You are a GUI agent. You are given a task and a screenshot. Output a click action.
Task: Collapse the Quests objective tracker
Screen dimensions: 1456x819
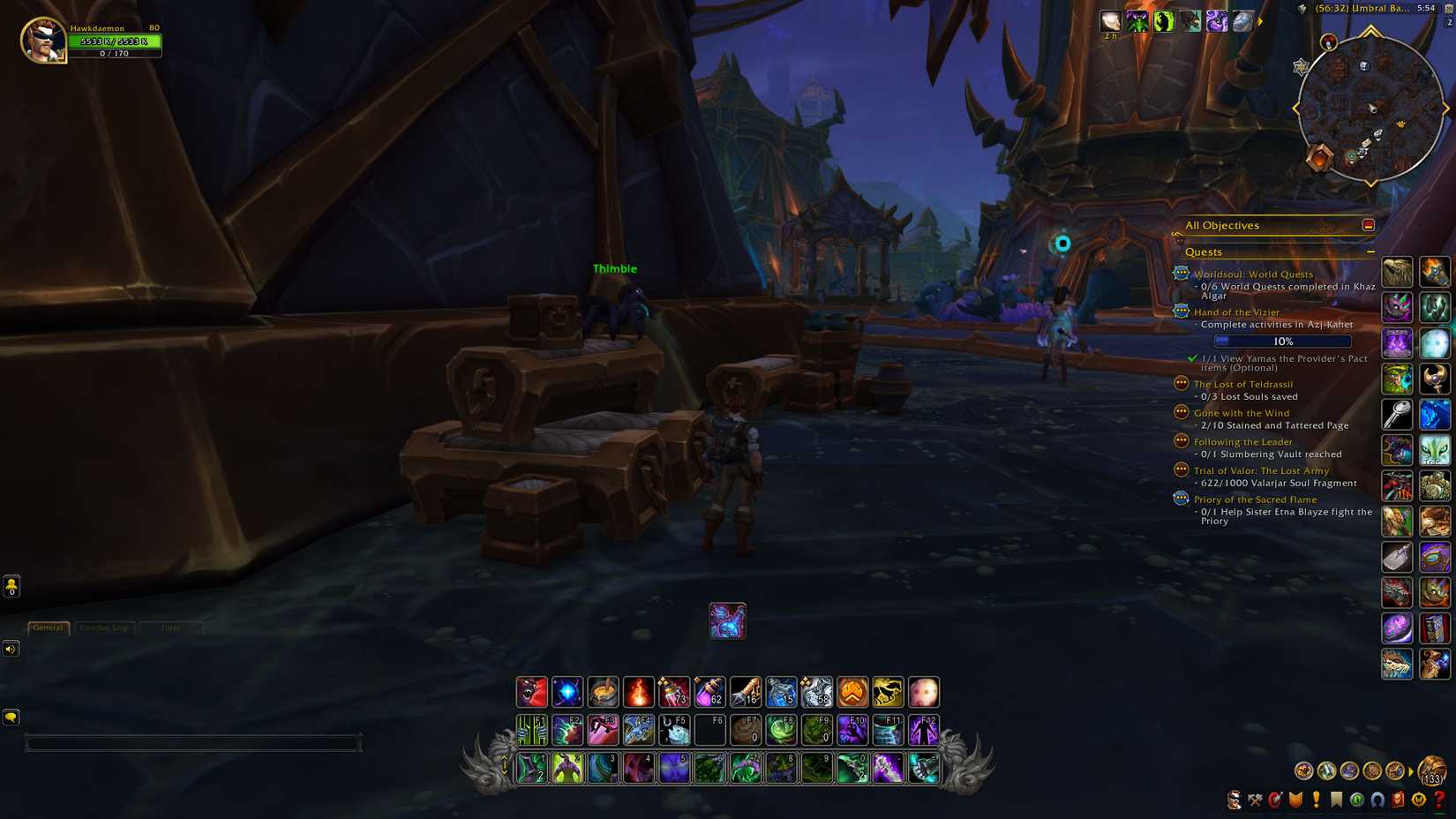pos(1371,252)
